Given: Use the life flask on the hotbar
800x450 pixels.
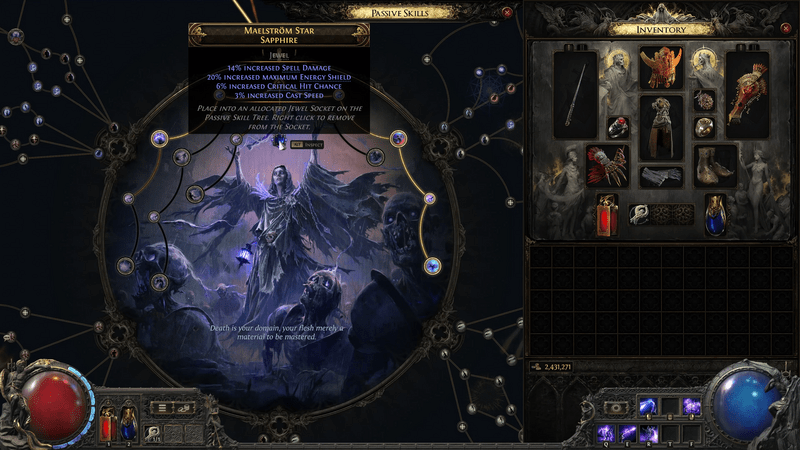Looking at the screenshot, I should tap(107, 425).
